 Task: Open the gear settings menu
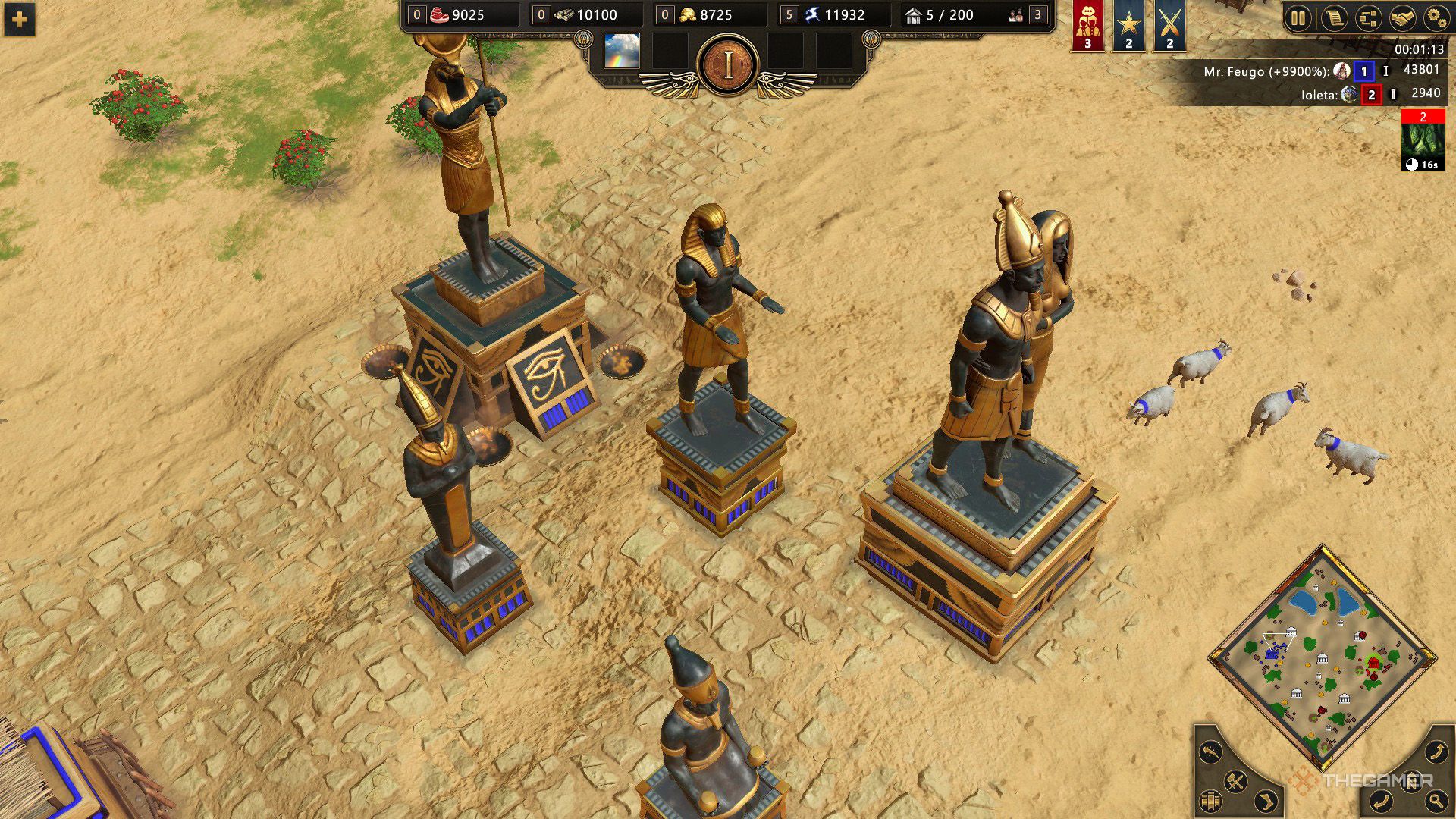[x=1436, y=17]
